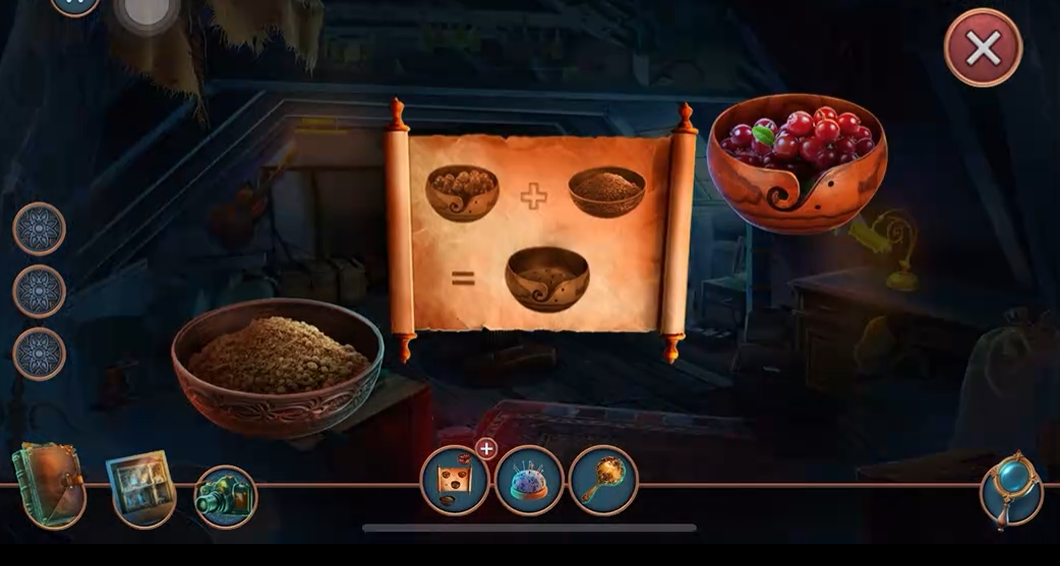Tap the plus badge on the recipe item

pyautogui.click(x=486, y=449)
